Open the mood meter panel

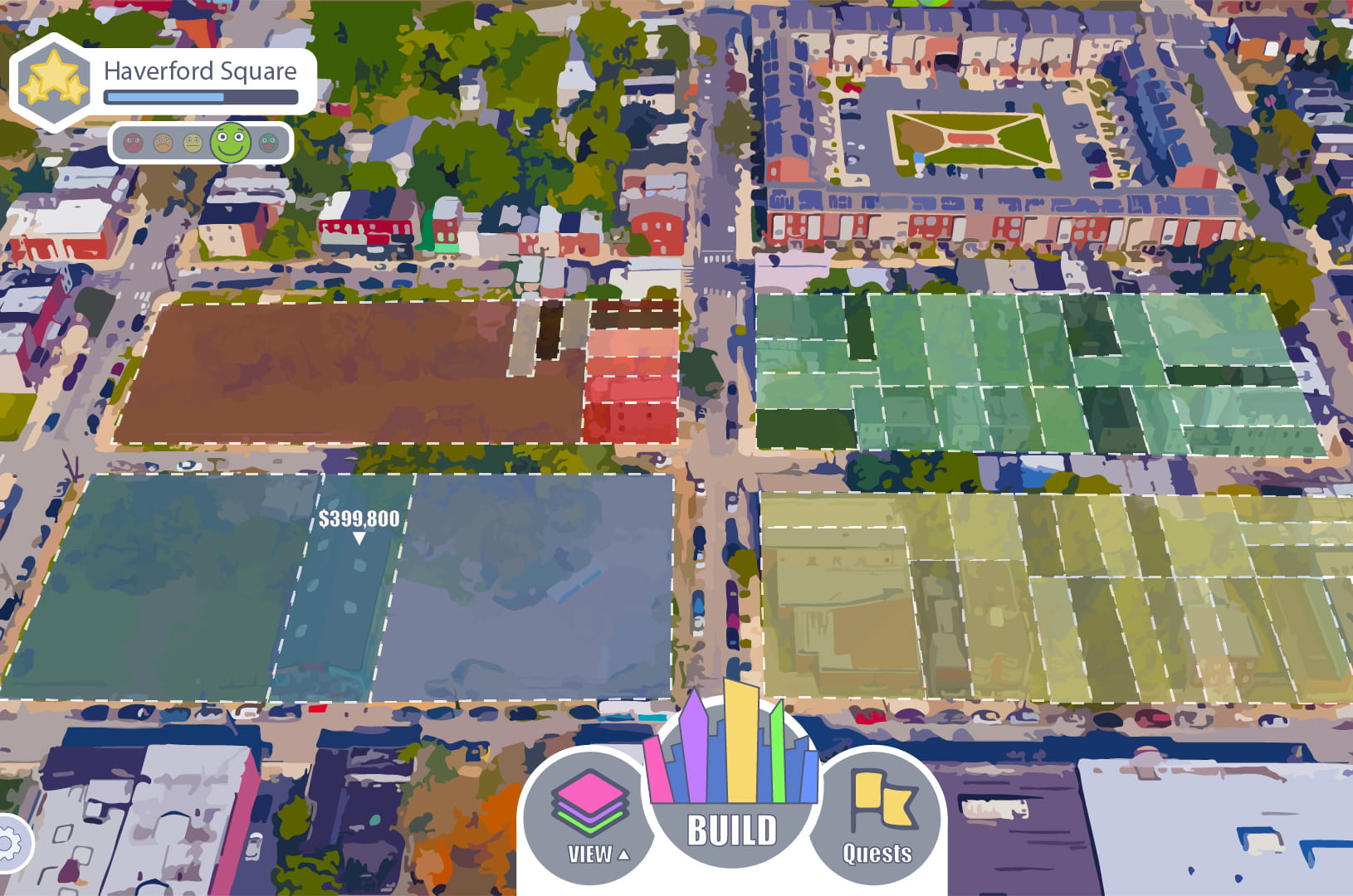pyautogui.click(x=200, y=143)
